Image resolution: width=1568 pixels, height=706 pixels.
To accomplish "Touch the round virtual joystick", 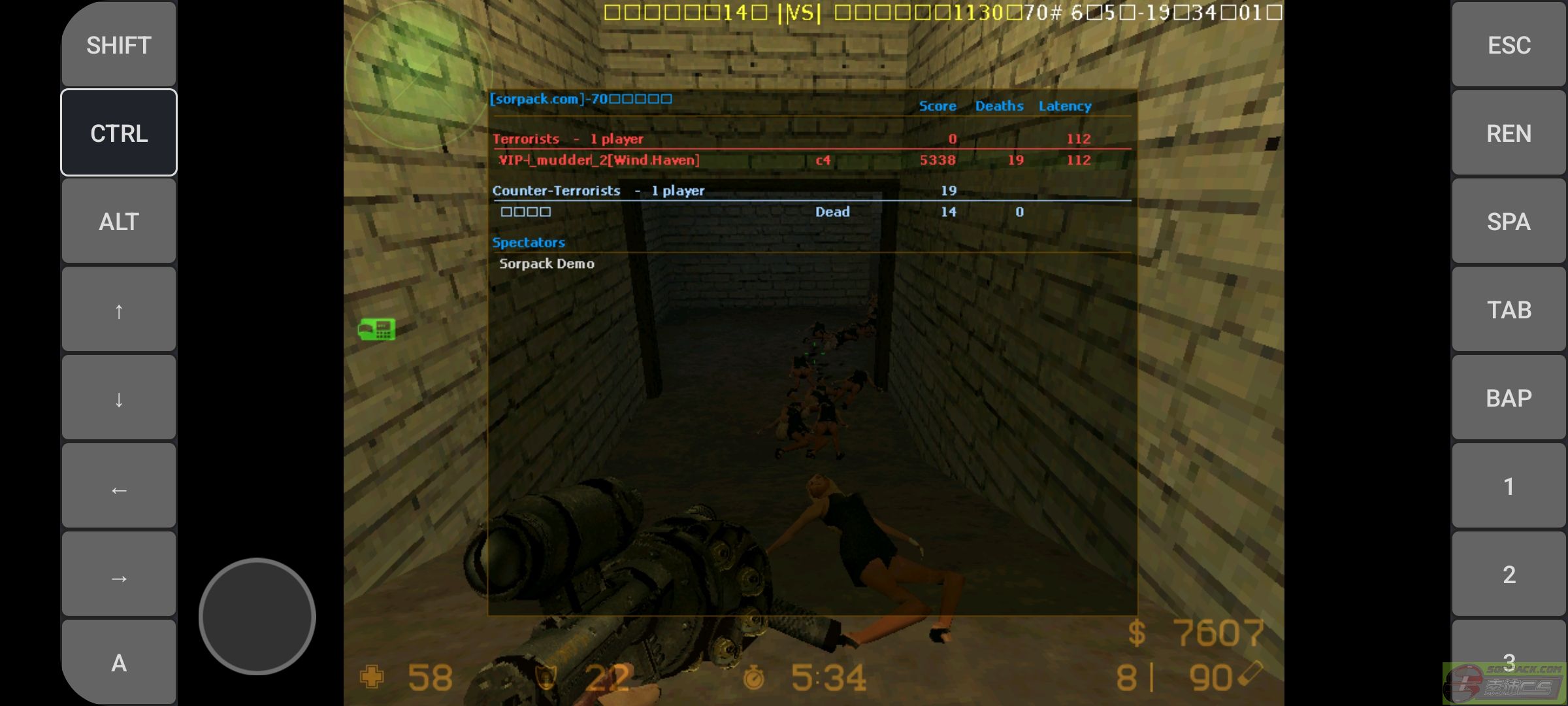I will pyautogui.click(x=257, y=616).
